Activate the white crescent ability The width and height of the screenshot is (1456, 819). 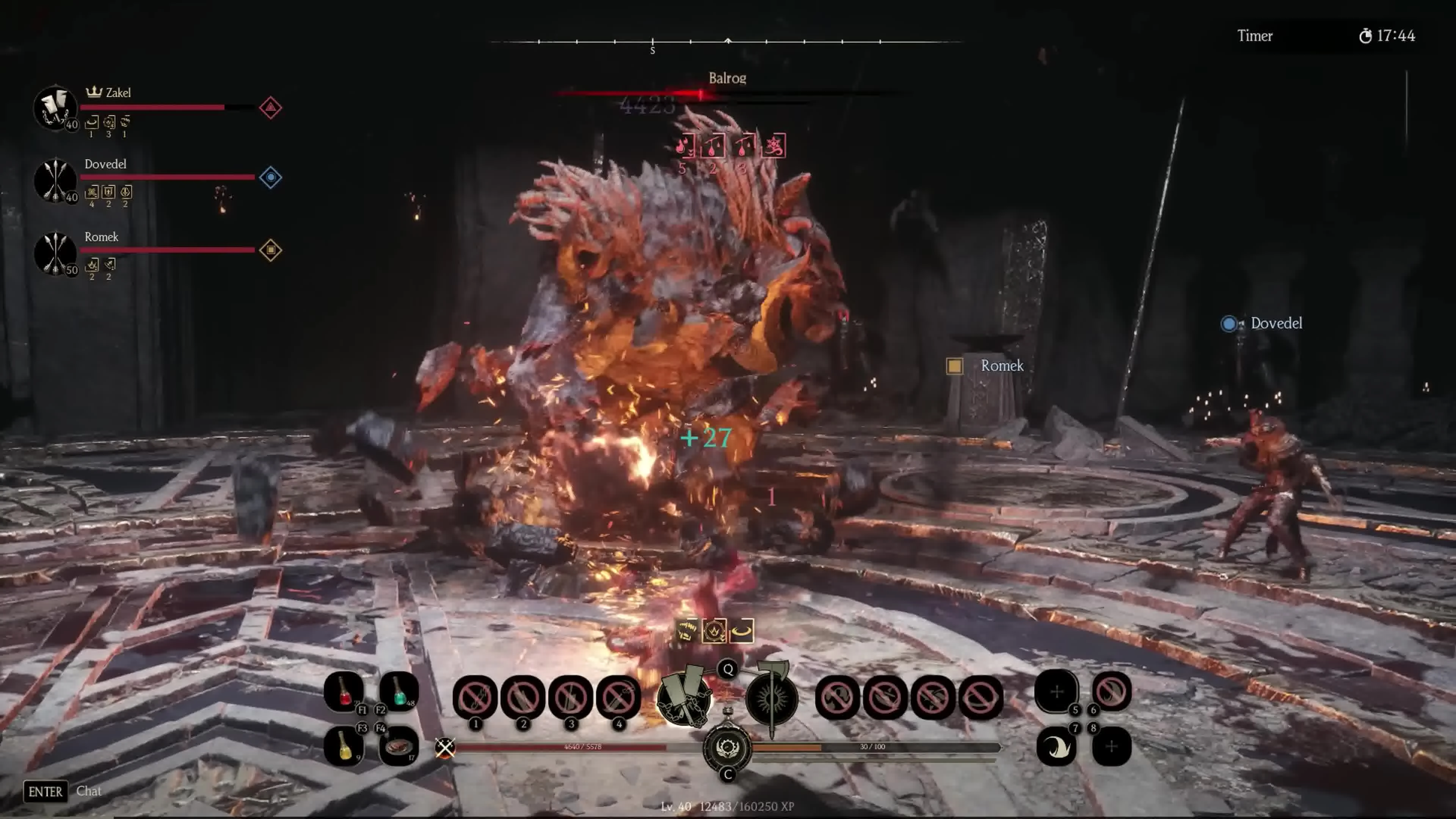click(1056, 747)
